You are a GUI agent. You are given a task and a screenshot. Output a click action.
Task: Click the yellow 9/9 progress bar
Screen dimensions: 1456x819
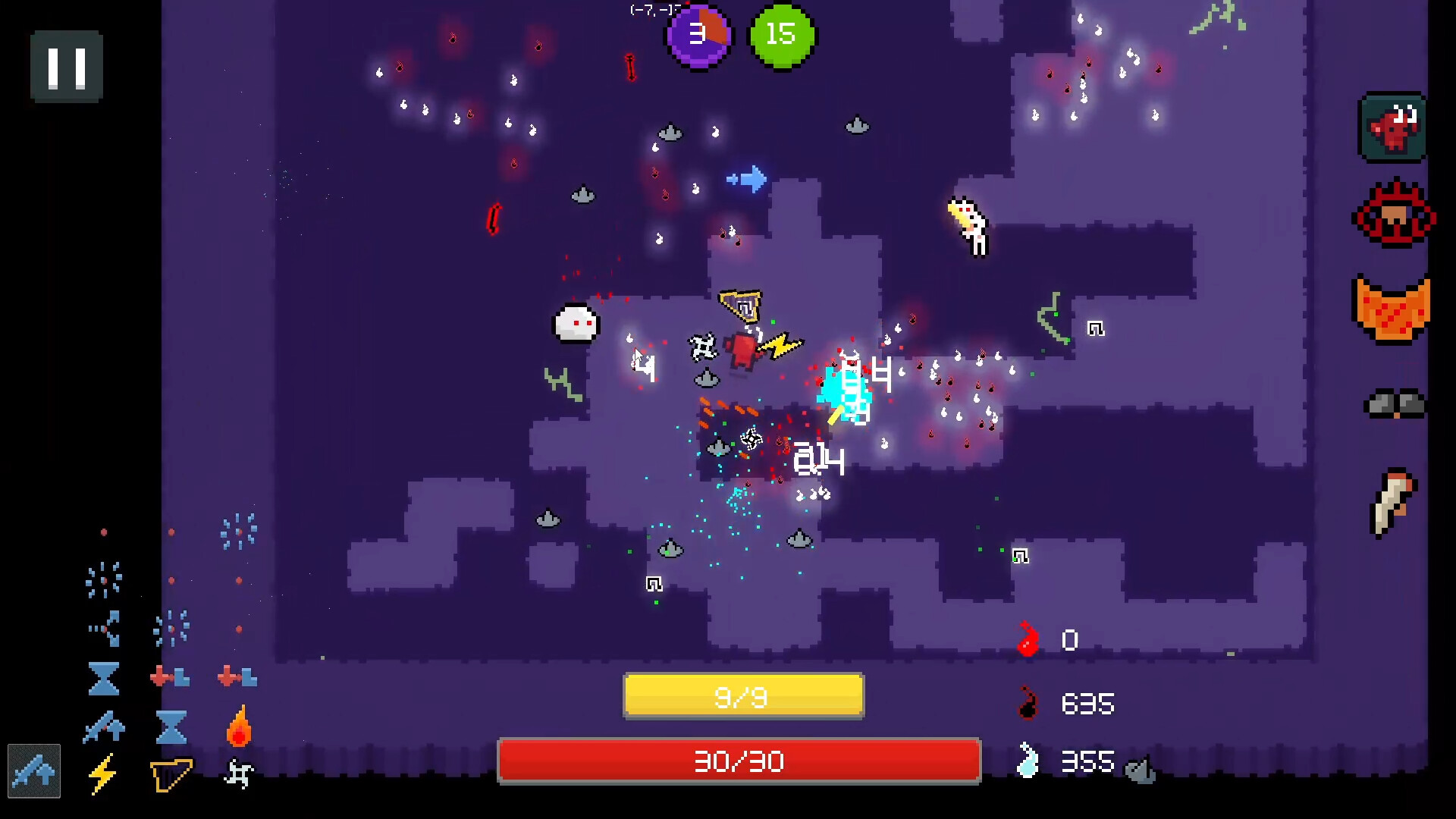coord(742,695)
